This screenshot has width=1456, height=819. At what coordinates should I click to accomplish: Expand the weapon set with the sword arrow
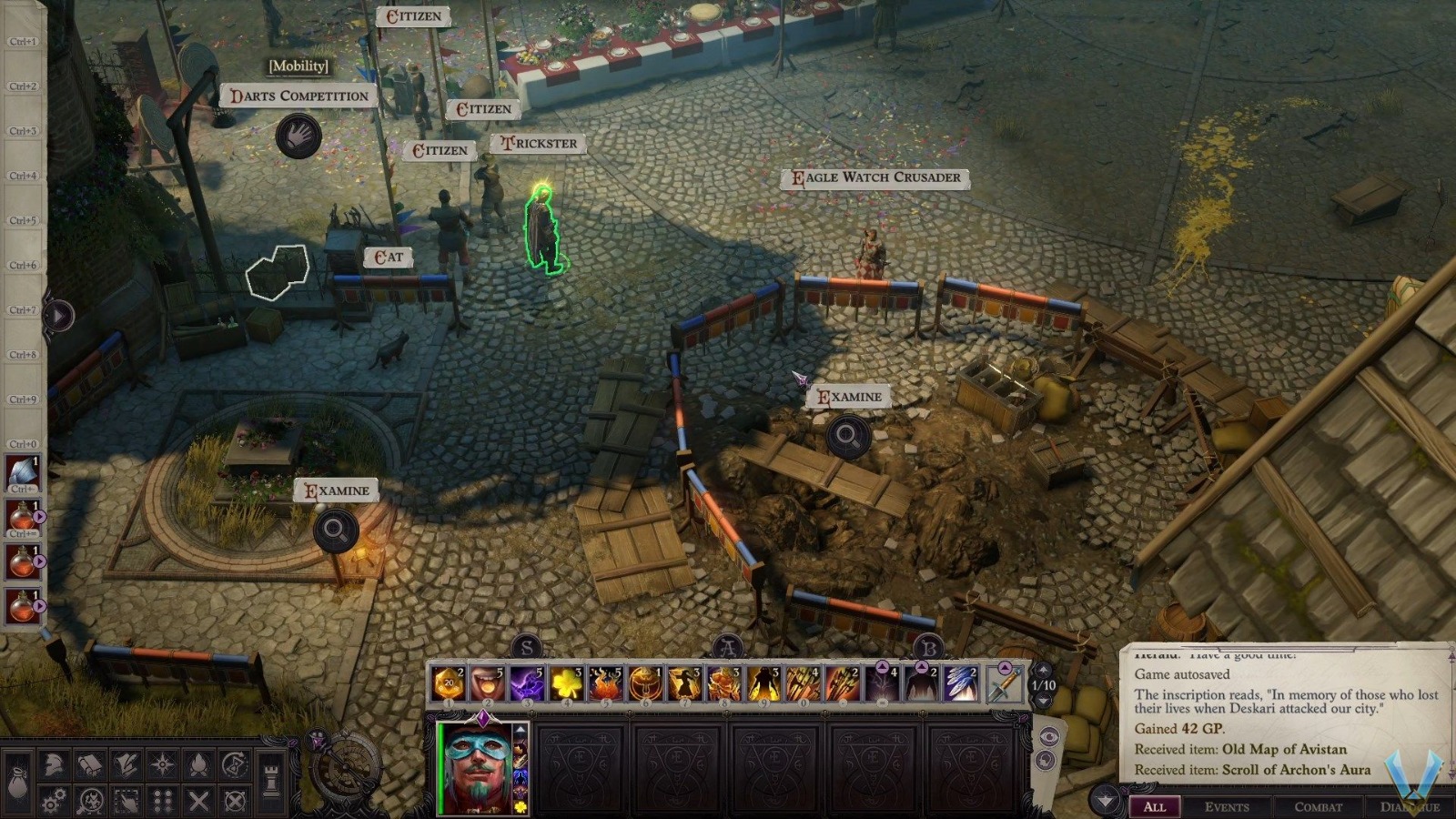click(1005, 667)
